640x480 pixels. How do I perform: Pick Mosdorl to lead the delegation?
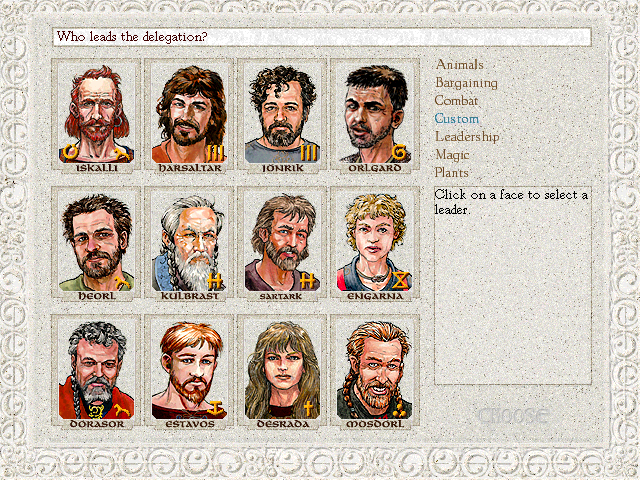coord(375,370)
